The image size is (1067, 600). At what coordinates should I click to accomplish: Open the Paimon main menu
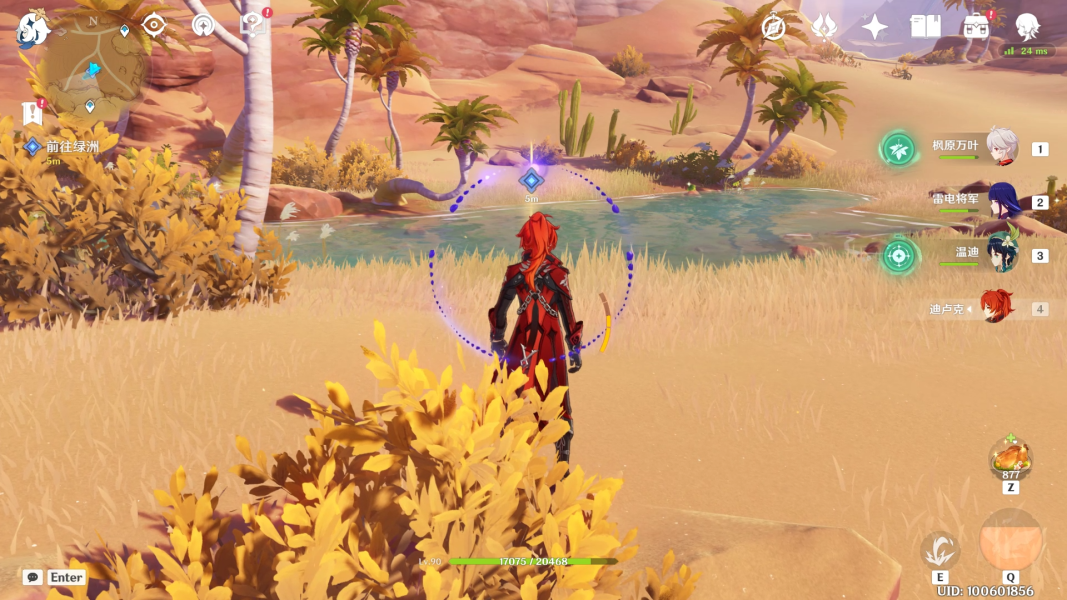[33, 29]
